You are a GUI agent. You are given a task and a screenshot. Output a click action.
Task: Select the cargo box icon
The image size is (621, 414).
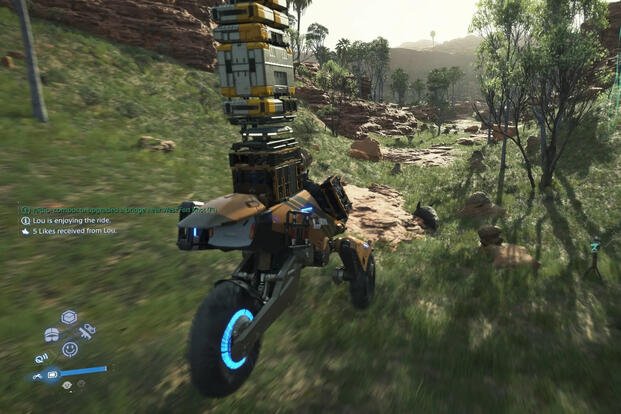(x=69, y=317)
